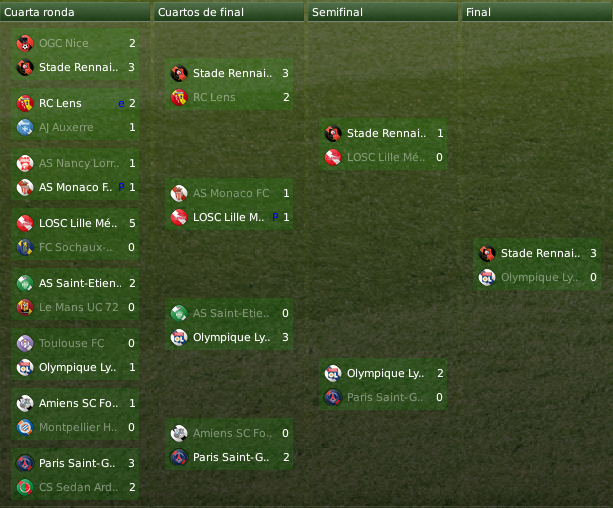View Montpellier club entry
The width and height of the screenshot is (613, 508).
78,427
